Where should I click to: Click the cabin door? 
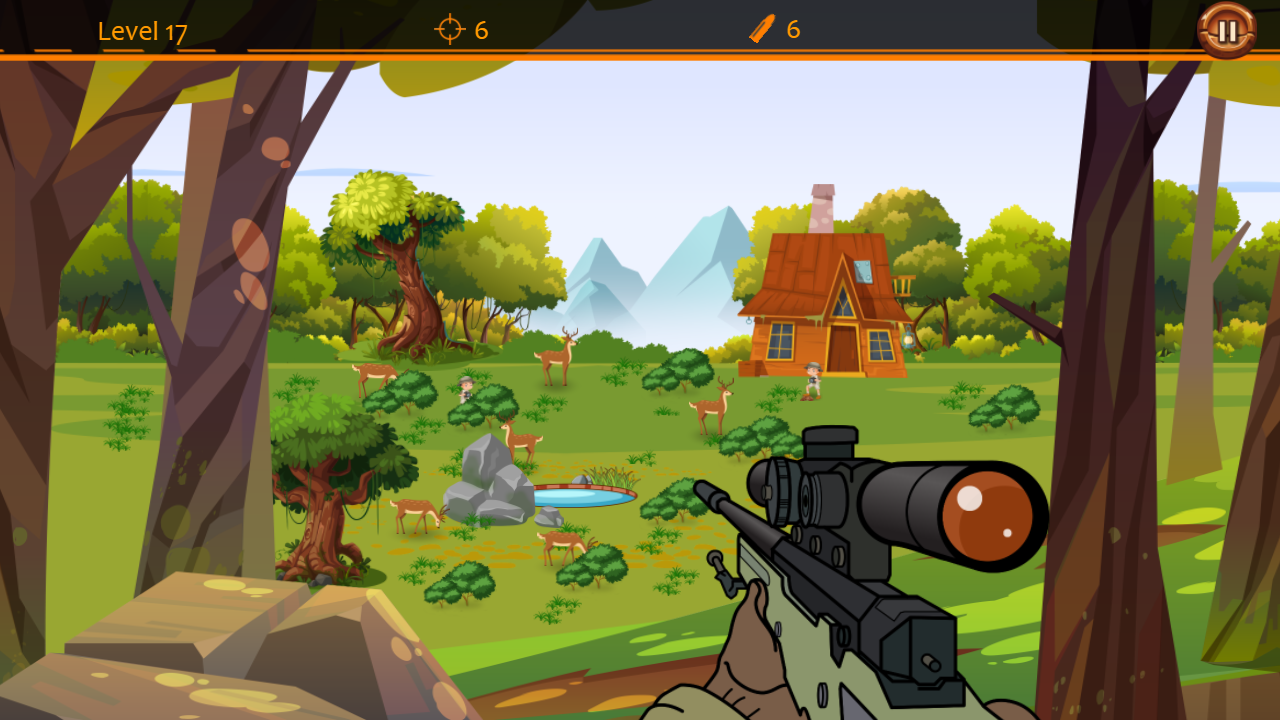843,348
